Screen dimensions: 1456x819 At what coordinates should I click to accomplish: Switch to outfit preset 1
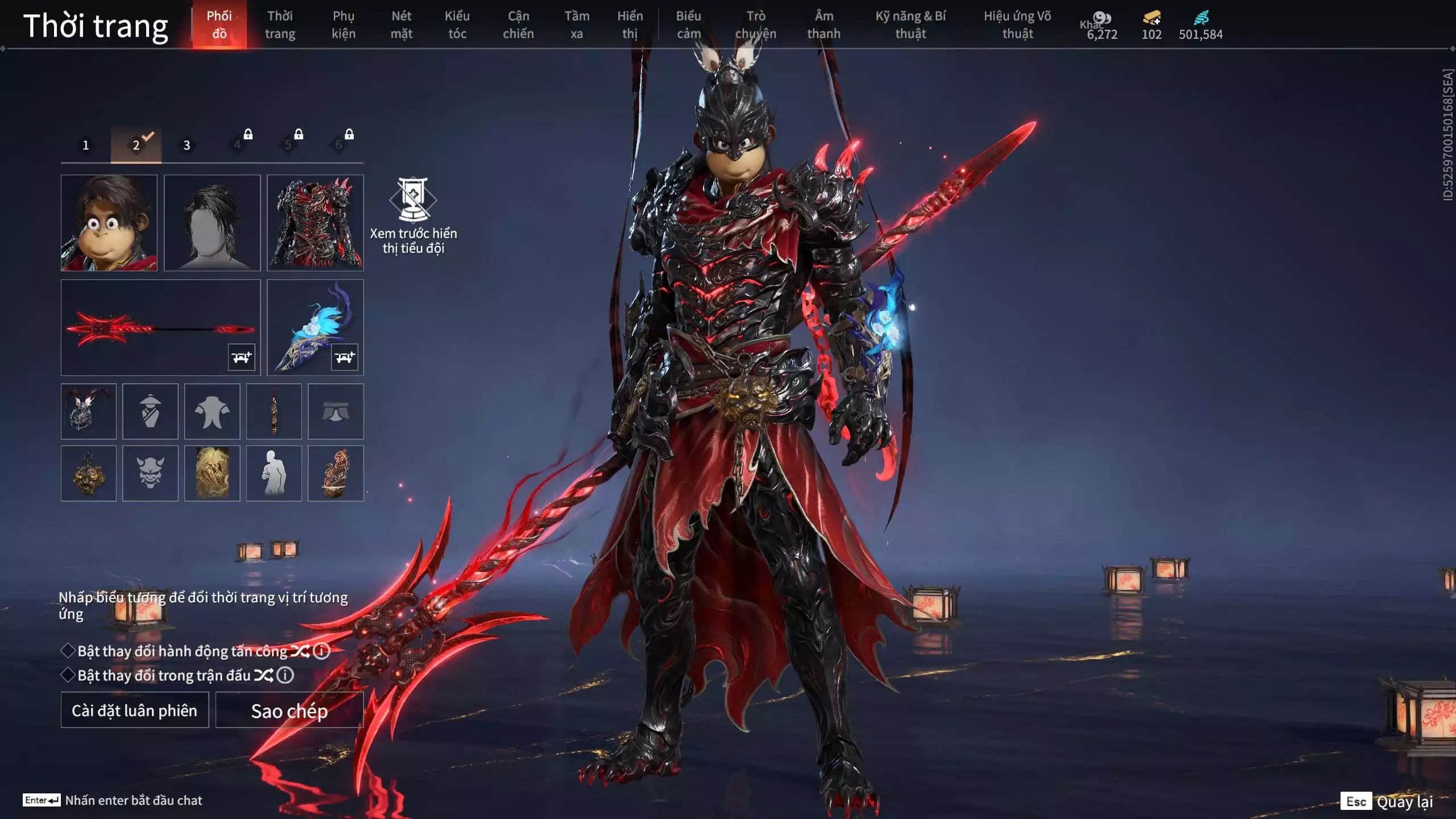tap(86, 145)
